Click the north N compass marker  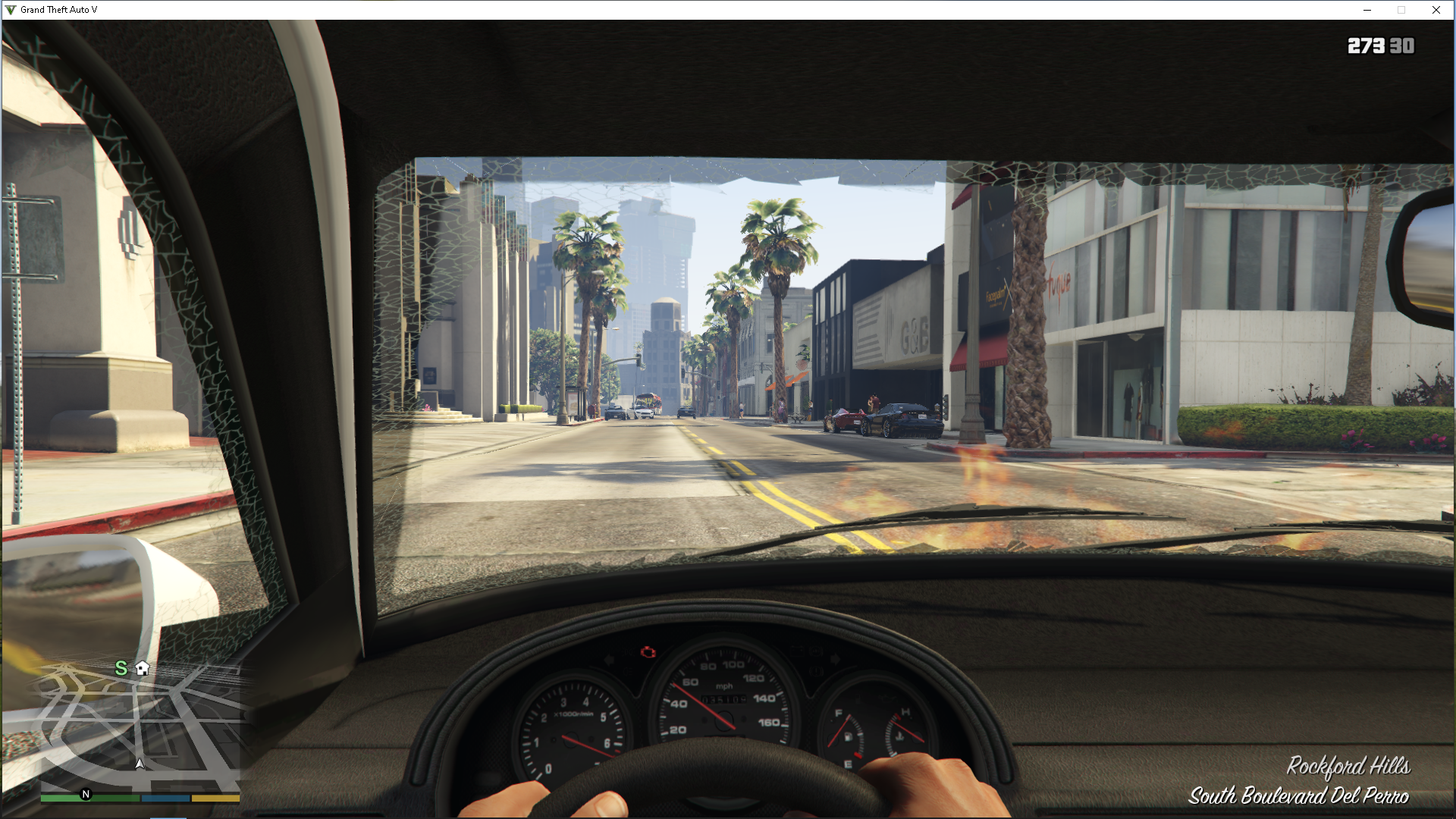tap(86, 794)
